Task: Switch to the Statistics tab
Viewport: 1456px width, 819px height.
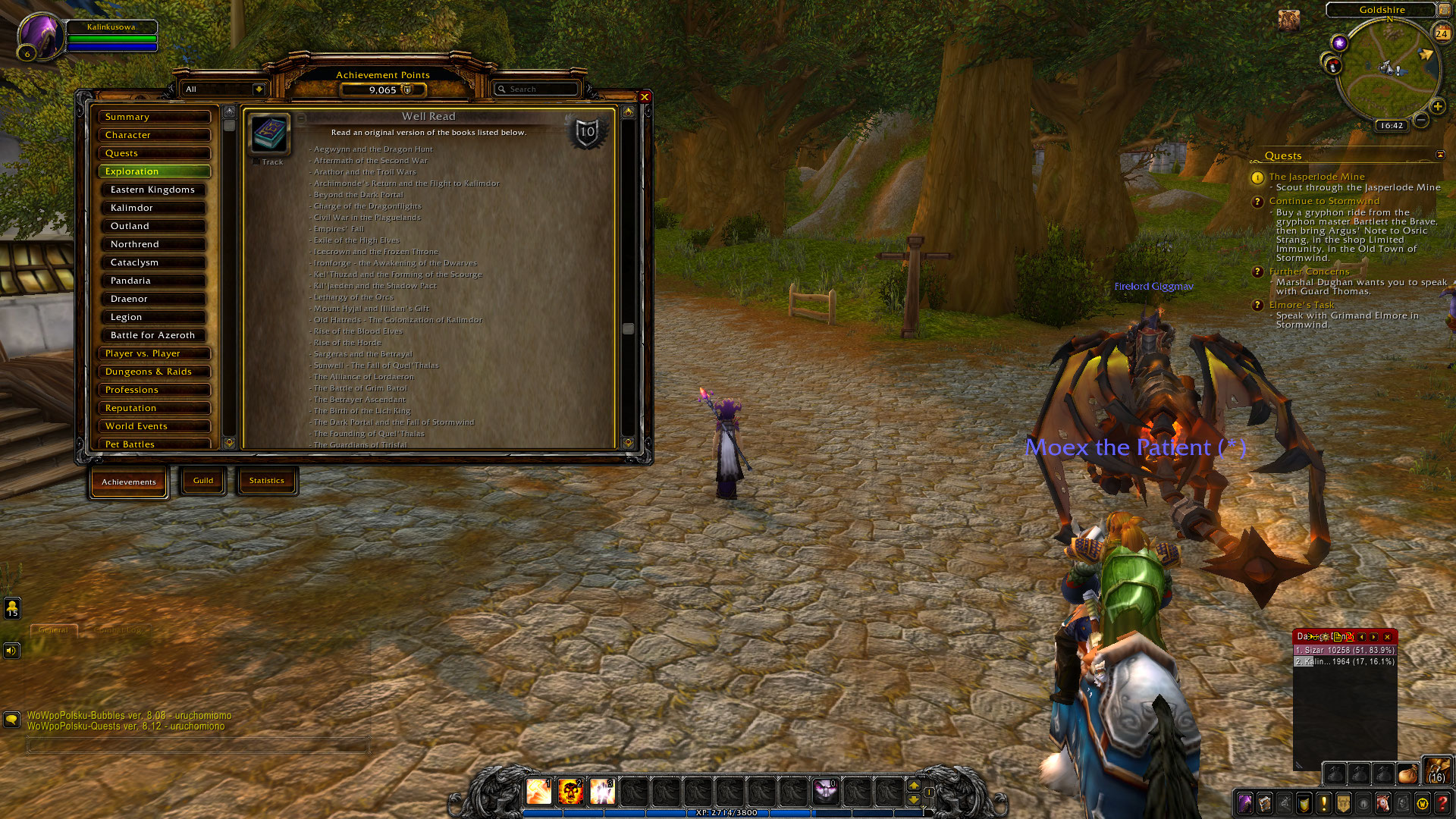Action: tap(267, 480)
